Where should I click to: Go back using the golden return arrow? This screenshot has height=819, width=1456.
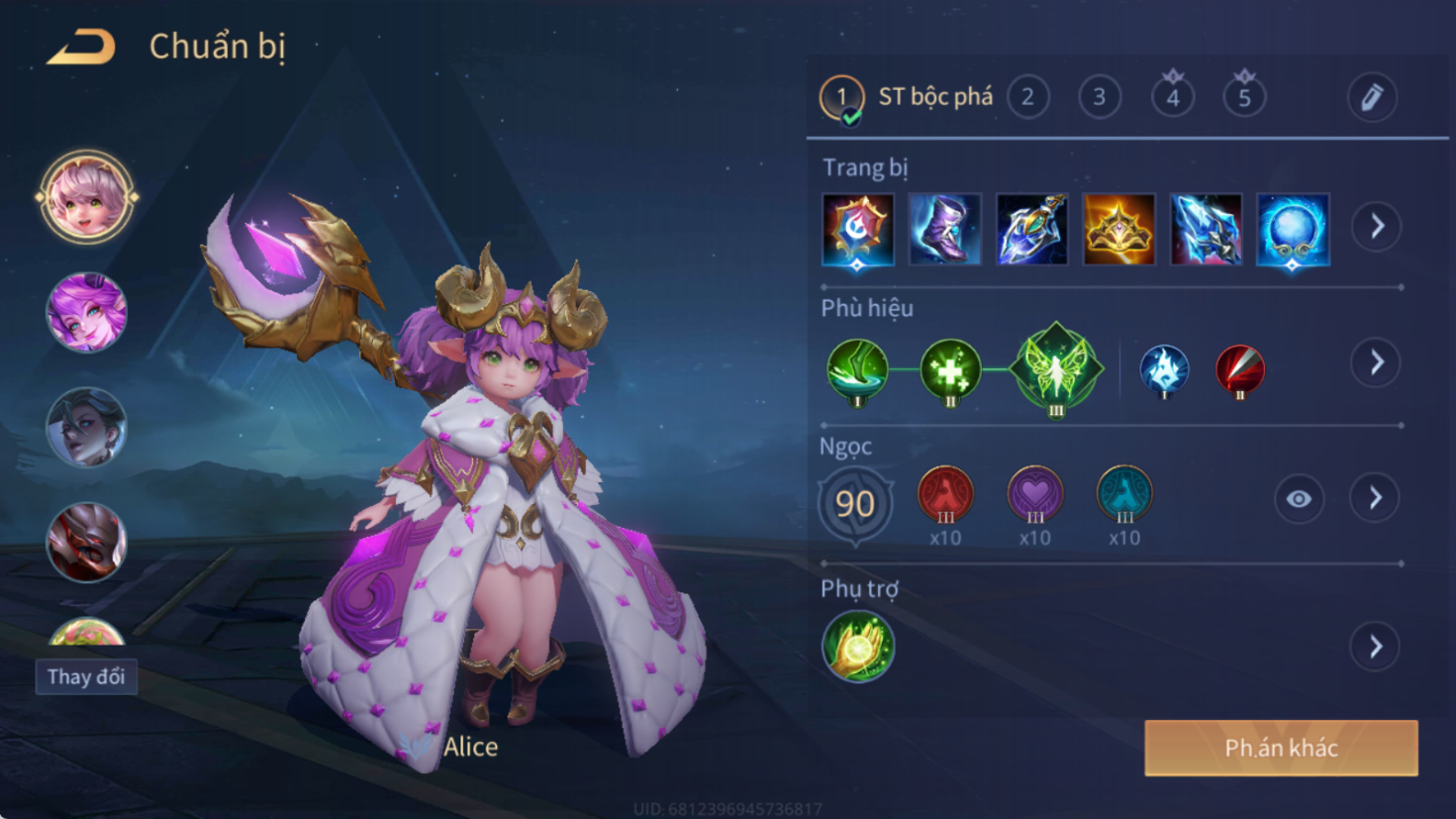tap(81, 47)
